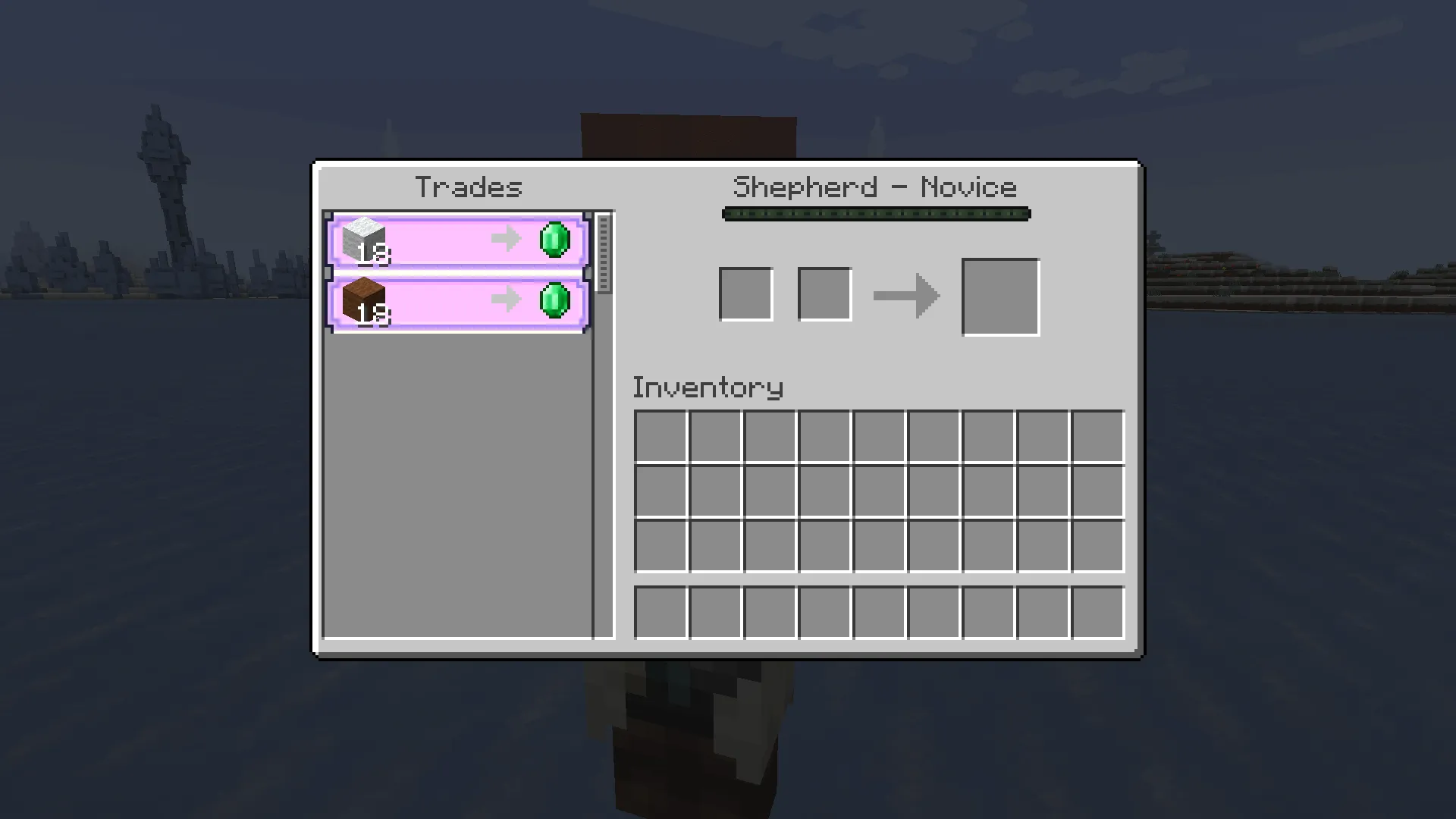
Task: Click the large arrow beside the trade slots
Action: (906, 296)
